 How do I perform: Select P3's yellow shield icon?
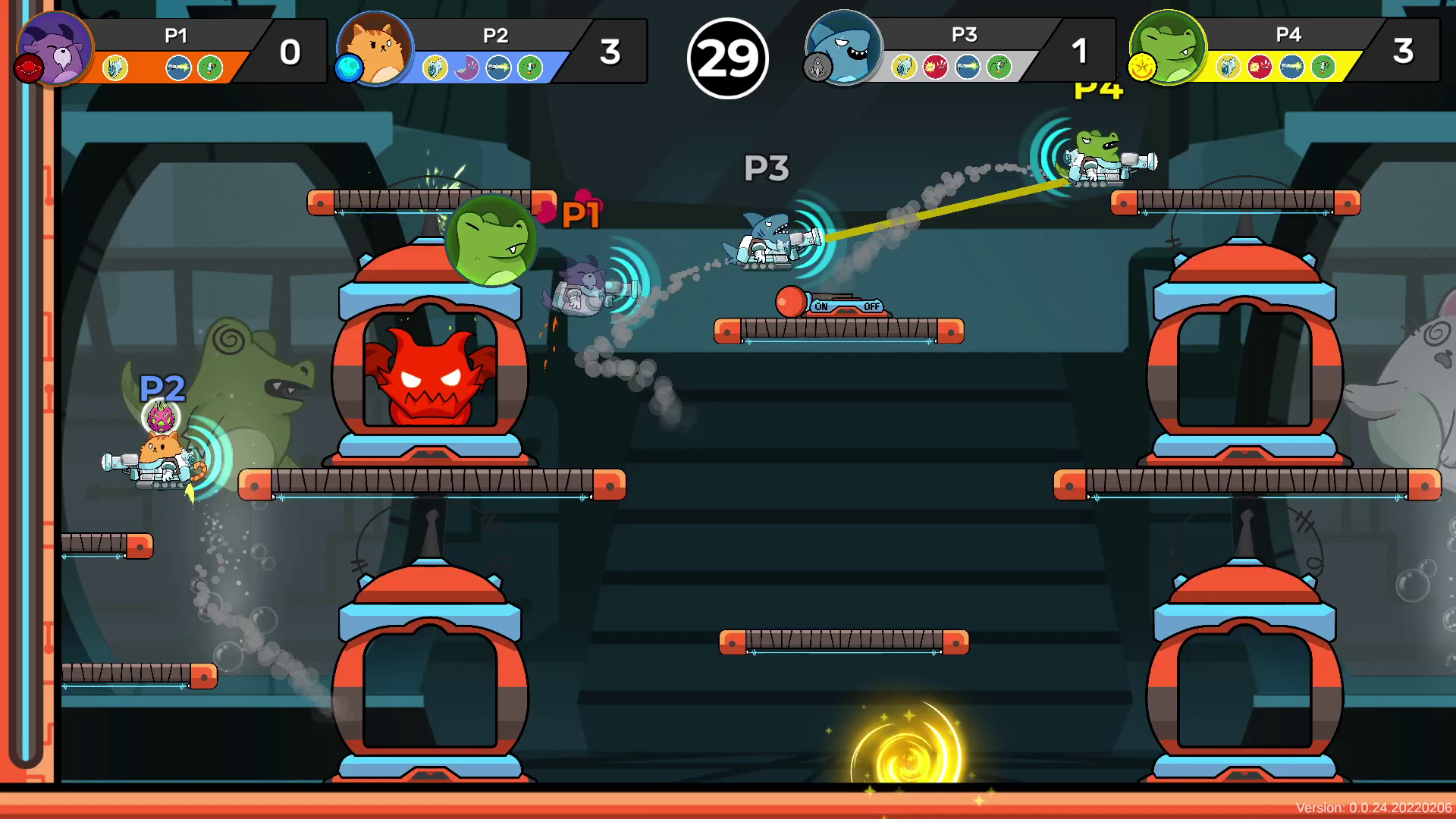click(x=903, y=67)
